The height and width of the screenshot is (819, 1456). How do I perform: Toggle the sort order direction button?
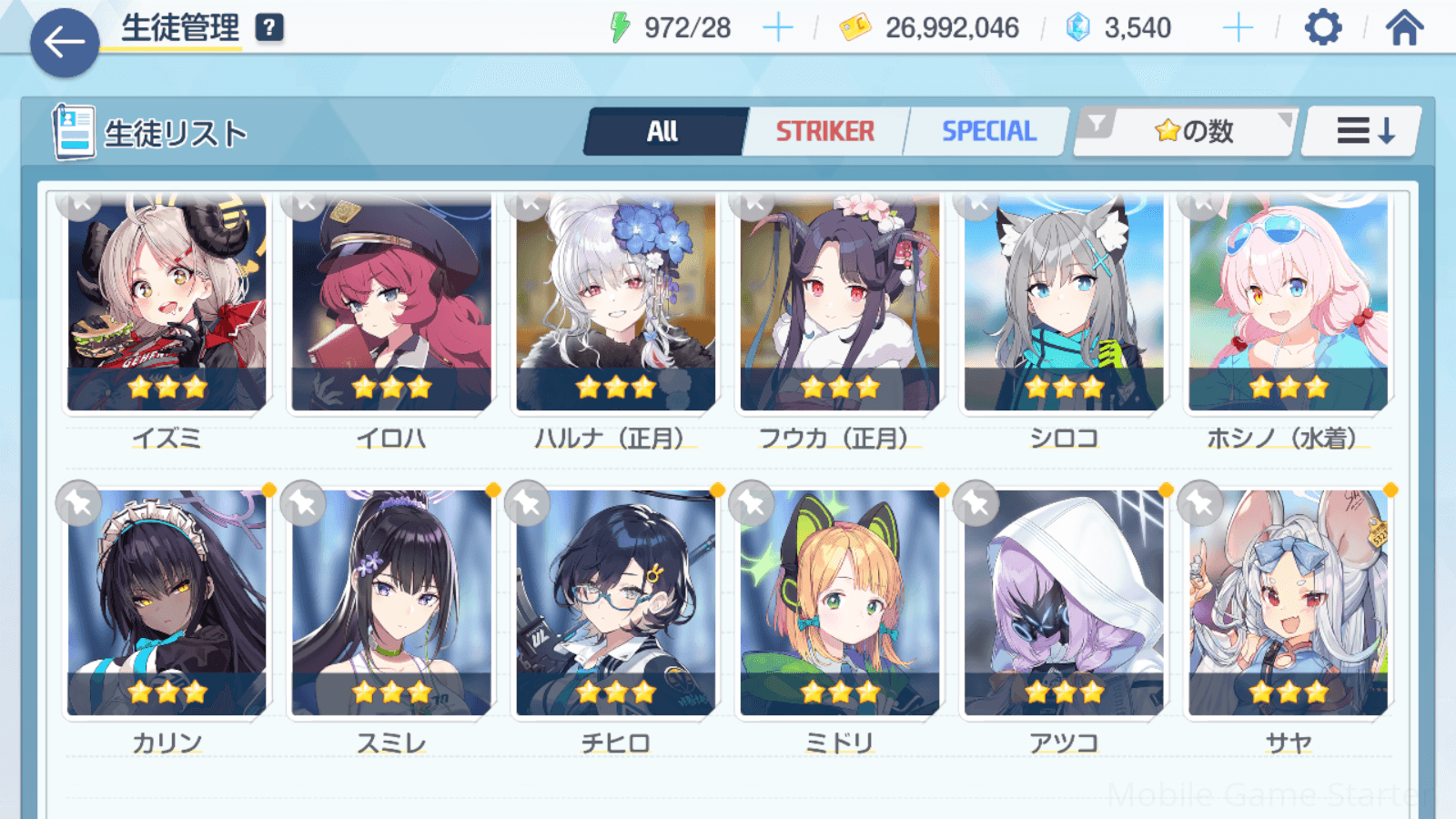tap(1363, 132)
